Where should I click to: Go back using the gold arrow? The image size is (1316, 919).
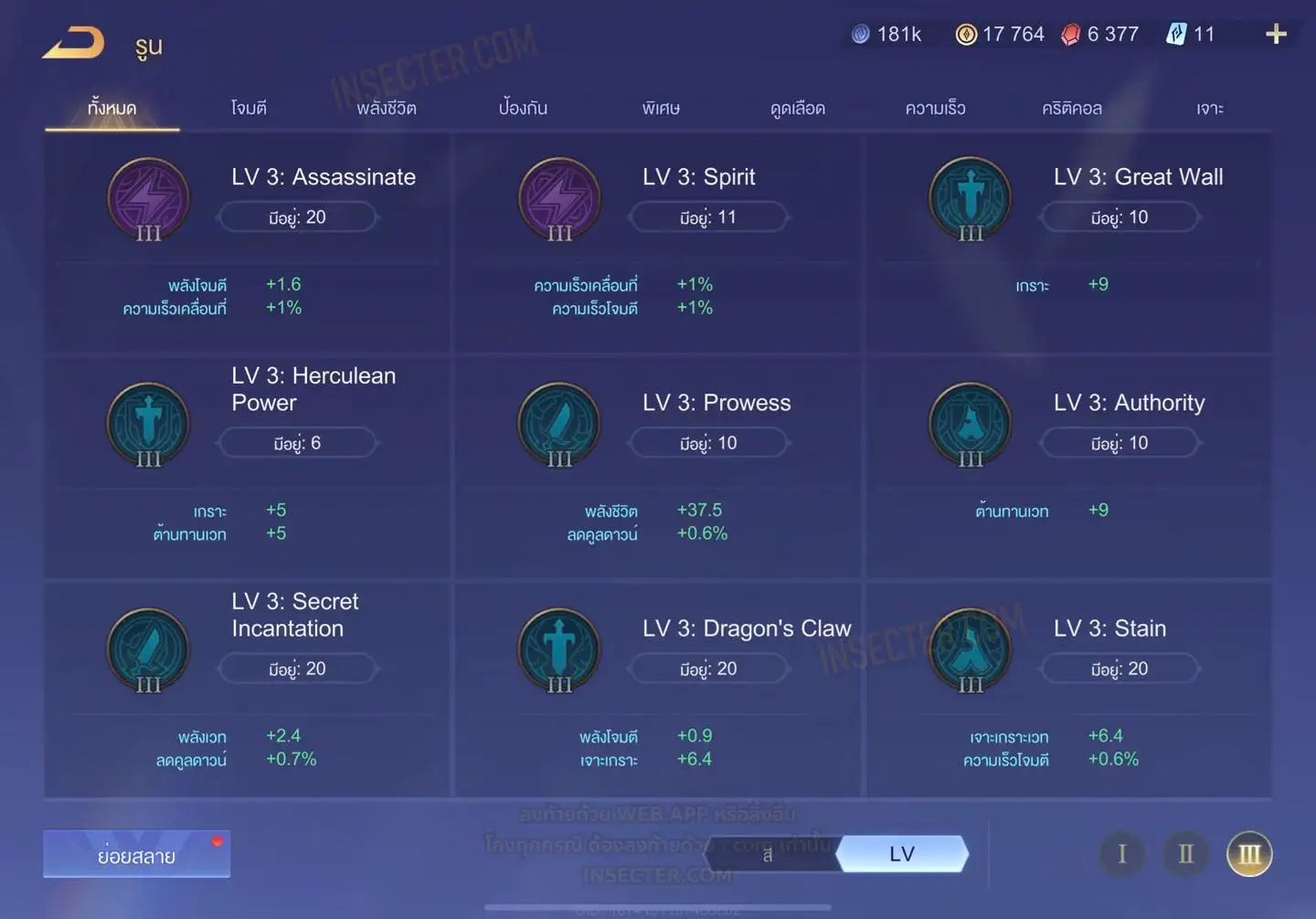pyautogui.click(x=73, y=43)
